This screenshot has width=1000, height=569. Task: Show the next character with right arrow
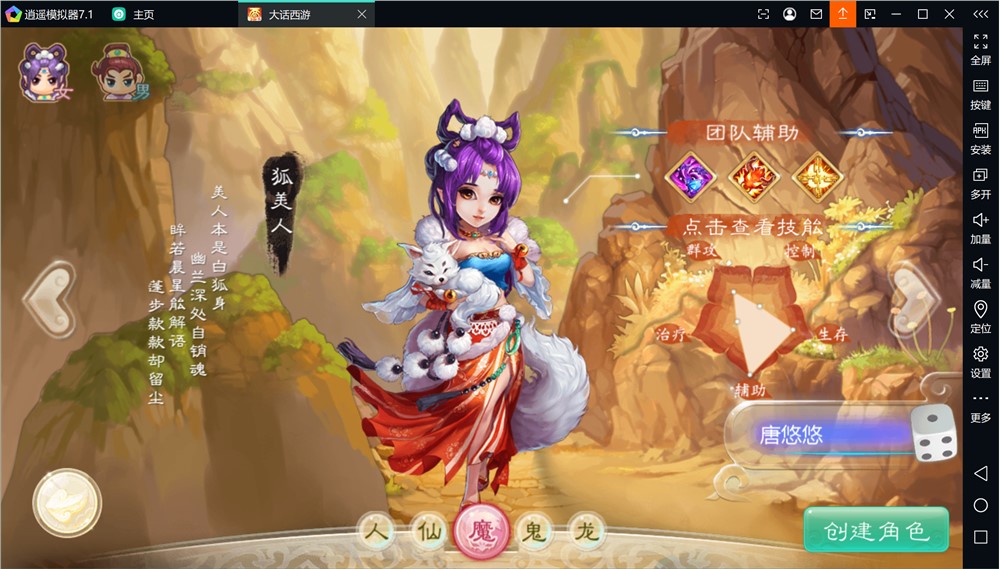[915, 297]
